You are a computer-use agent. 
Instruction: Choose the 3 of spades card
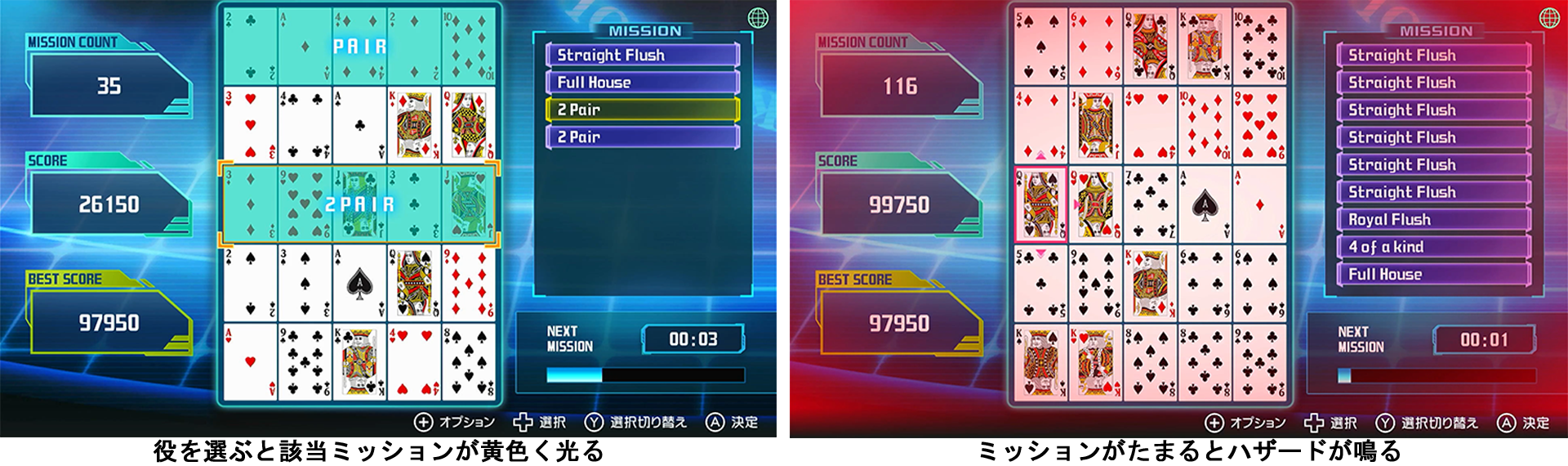click(305, 283)
